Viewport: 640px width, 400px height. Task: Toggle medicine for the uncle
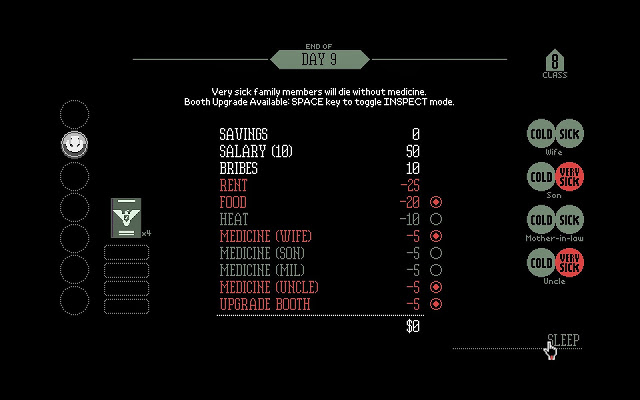[x=436, y=287]
